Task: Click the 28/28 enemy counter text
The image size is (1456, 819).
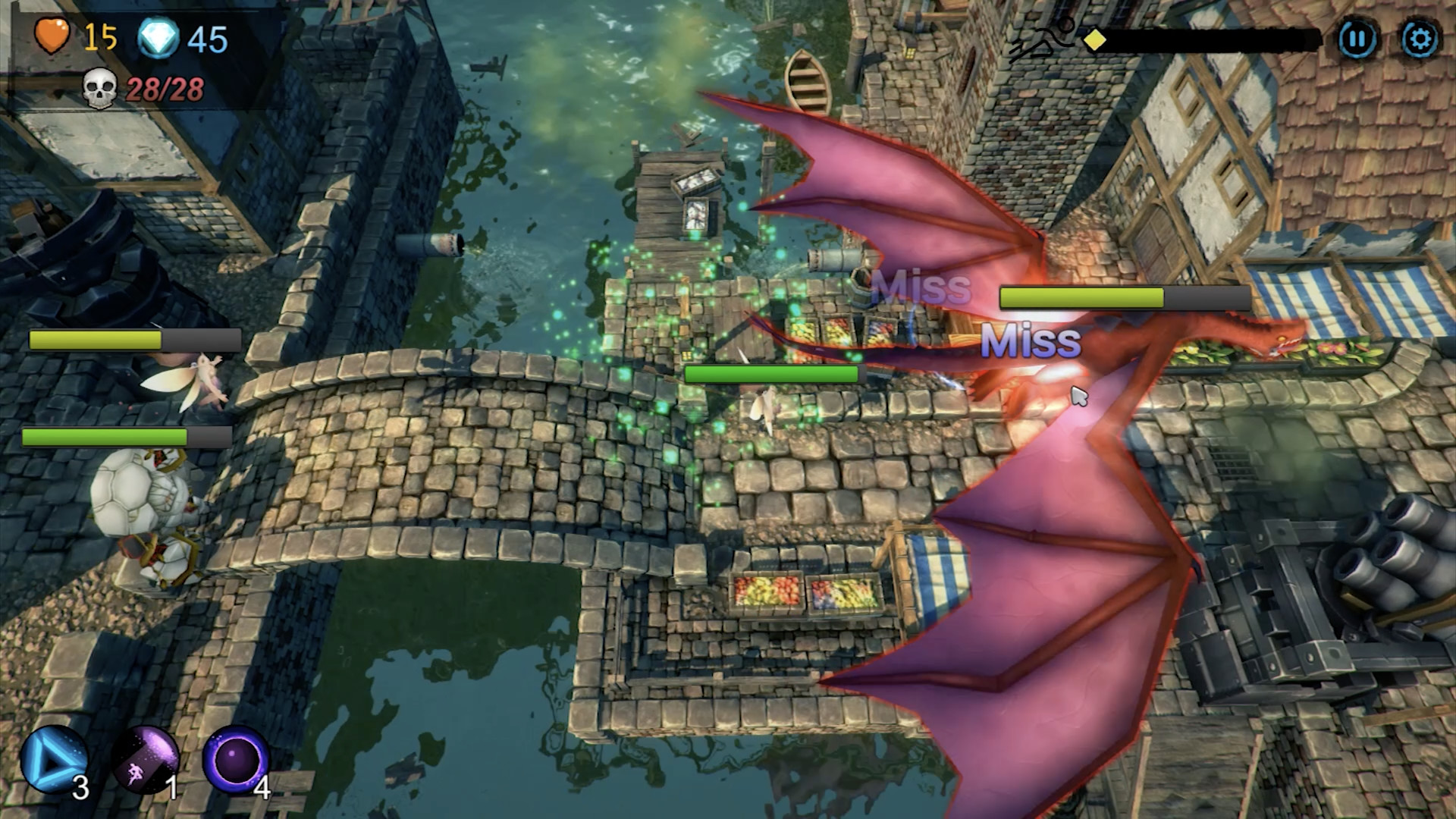Action: 164,88
